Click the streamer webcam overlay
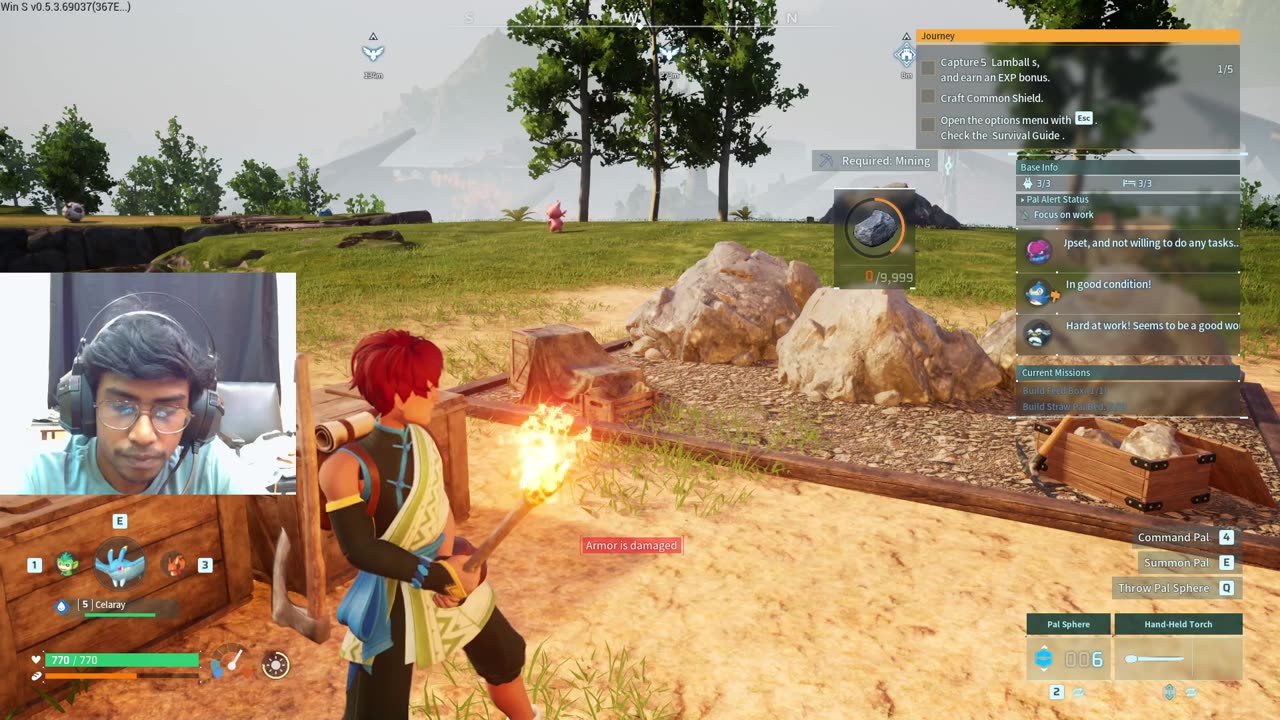 tap(148, 383)
